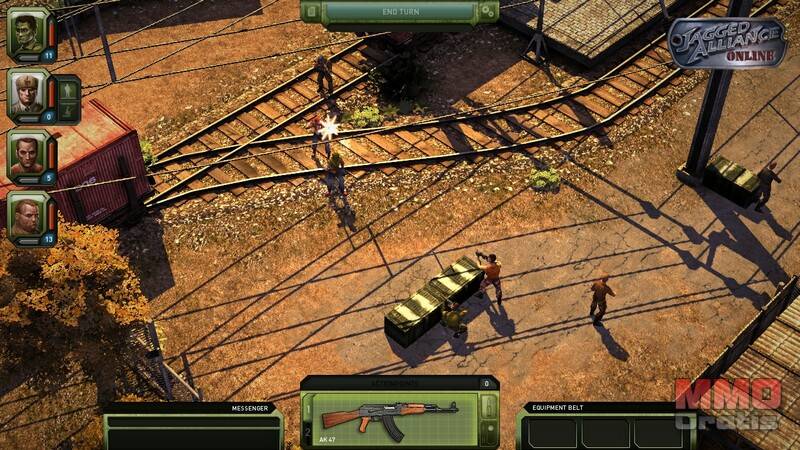
Task: Open settings via the gears icon
Action: tap(487, 11)
